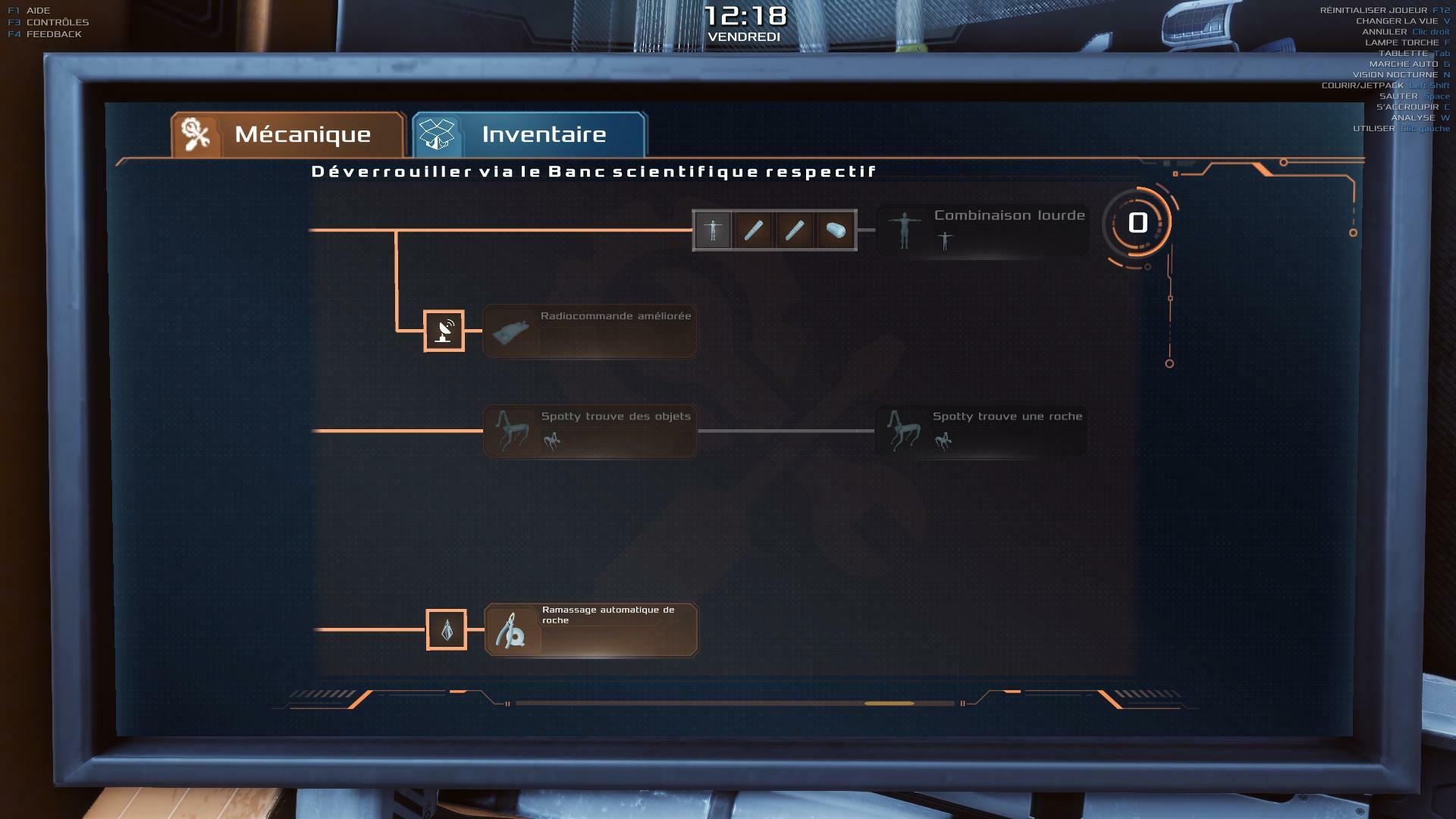
Task: Click the horizontal scrollbar thumb
Action: (889, 704)
